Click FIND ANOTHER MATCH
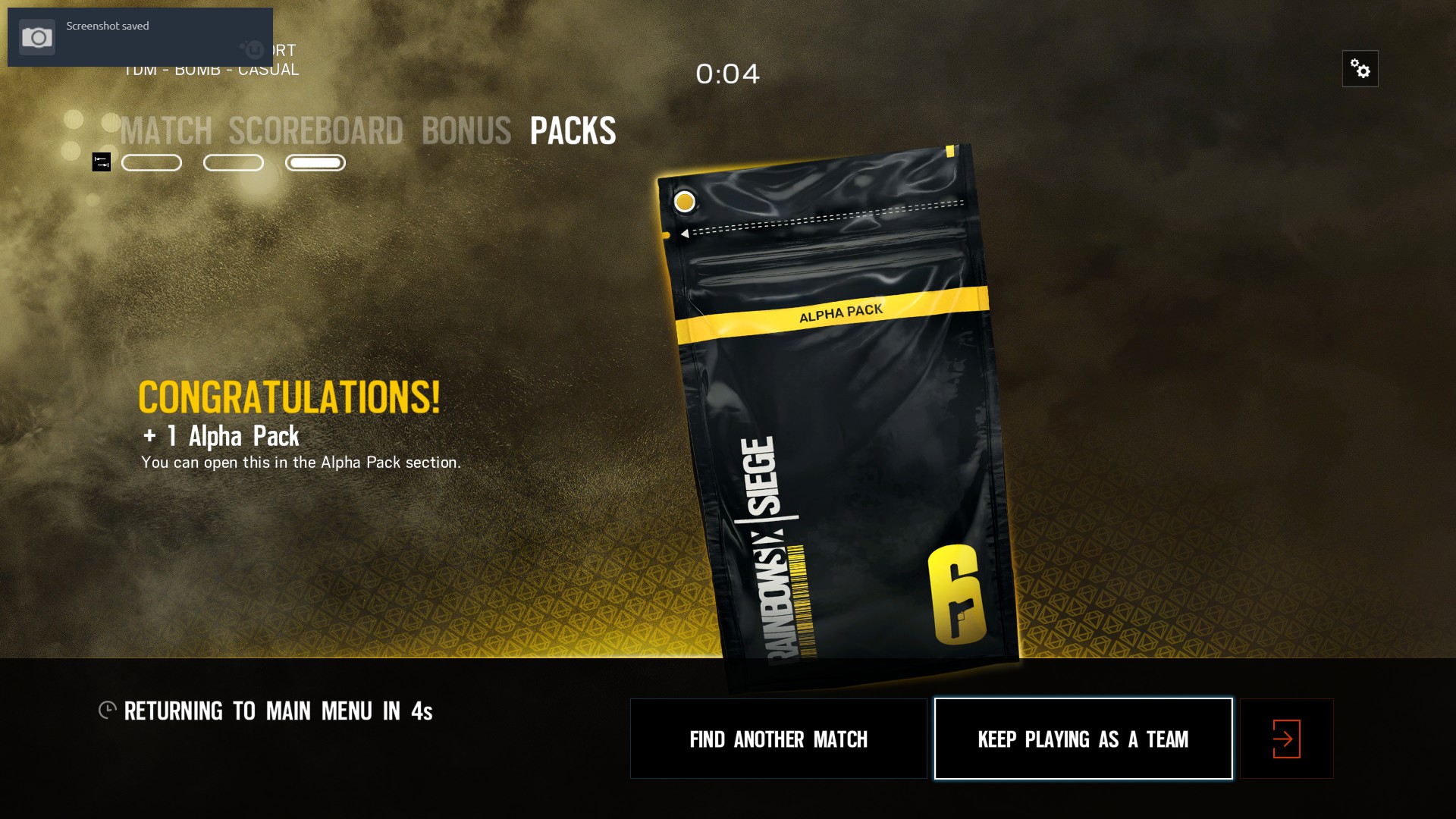Screen dimensions: 1456x819 tap(778, 738)
